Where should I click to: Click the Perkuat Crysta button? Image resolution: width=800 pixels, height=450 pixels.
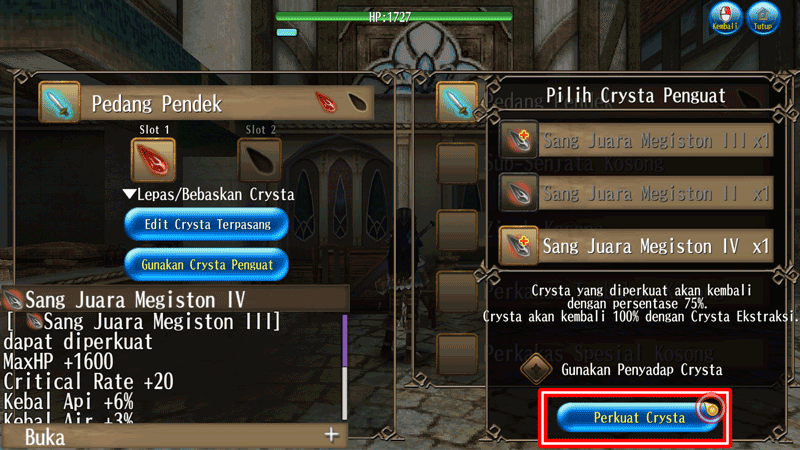(x=639, y=417)
